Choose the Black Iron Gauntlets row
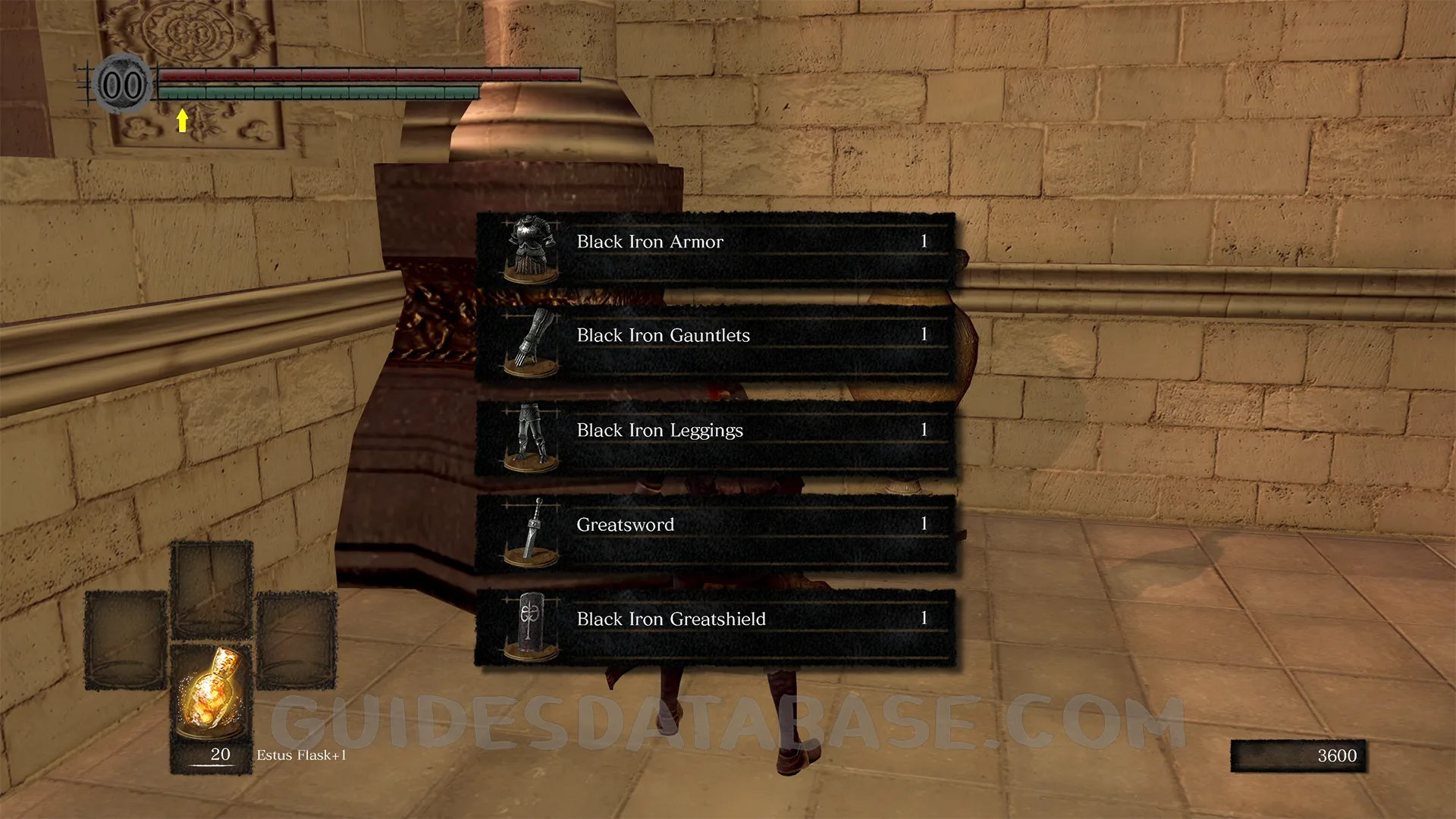 click(x=714, y=343)
